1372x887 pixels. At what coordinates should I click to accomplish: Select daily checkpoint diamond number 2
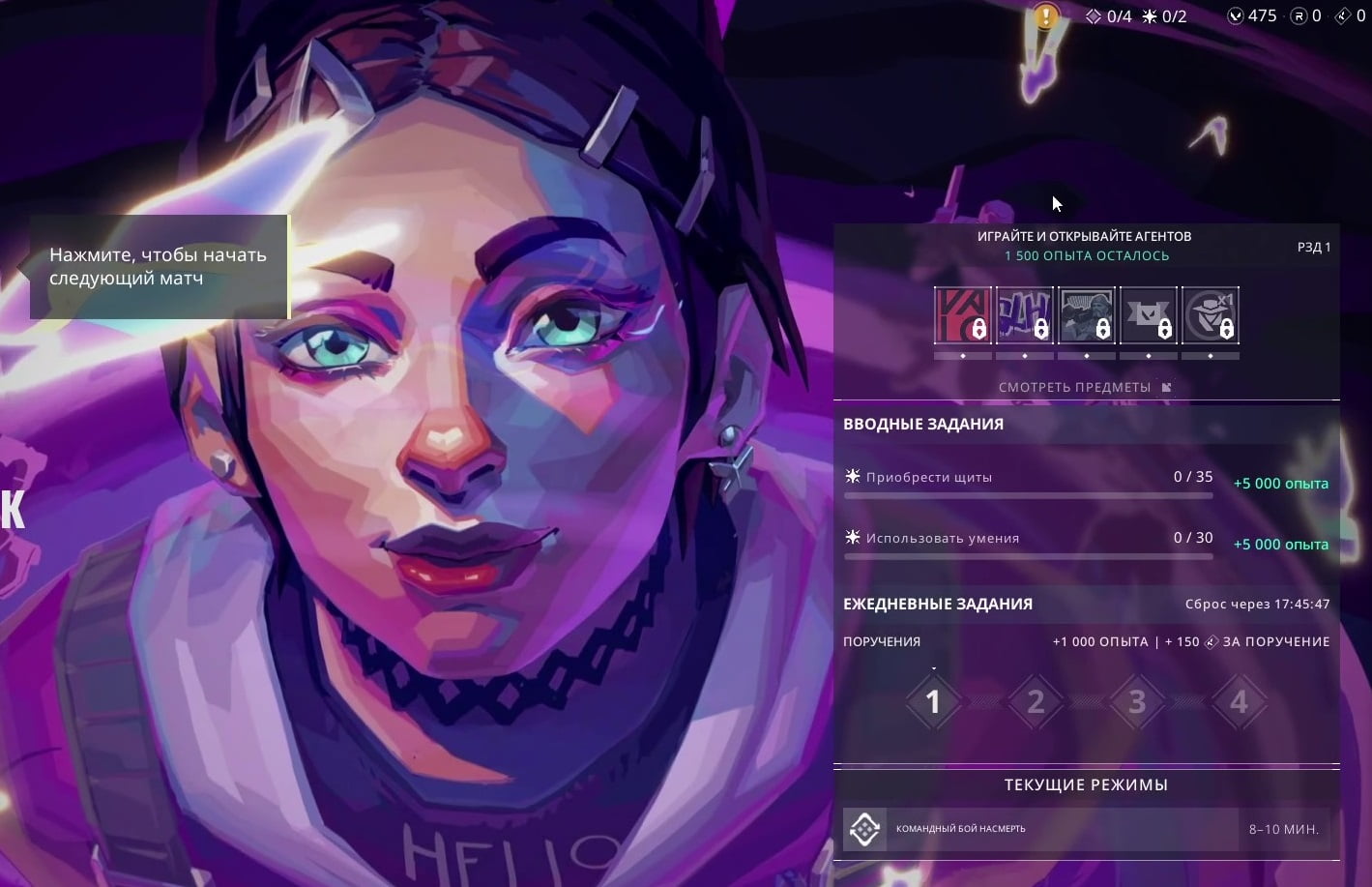1036,701
